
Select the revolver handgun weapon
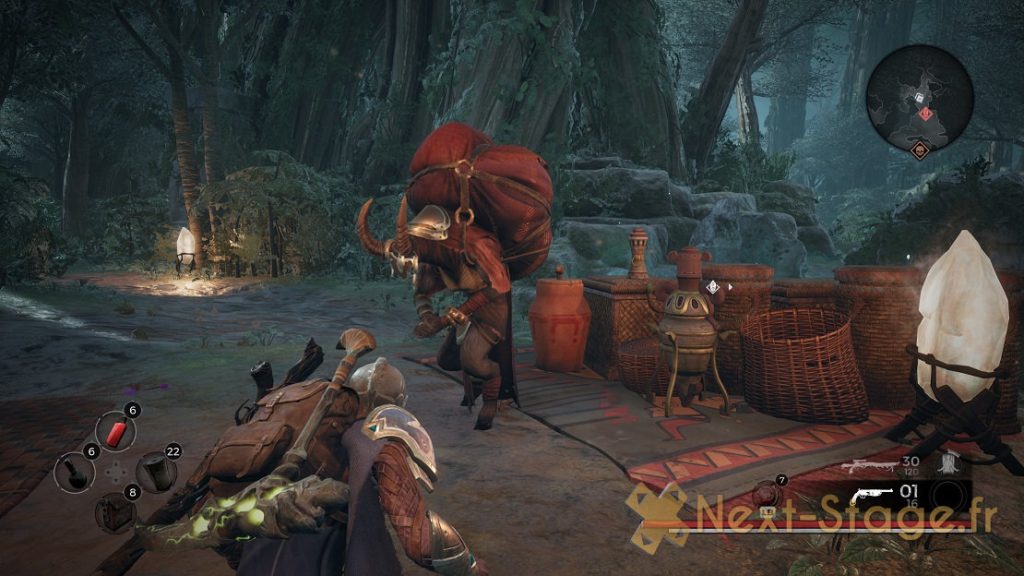click(x=870, y=497)
